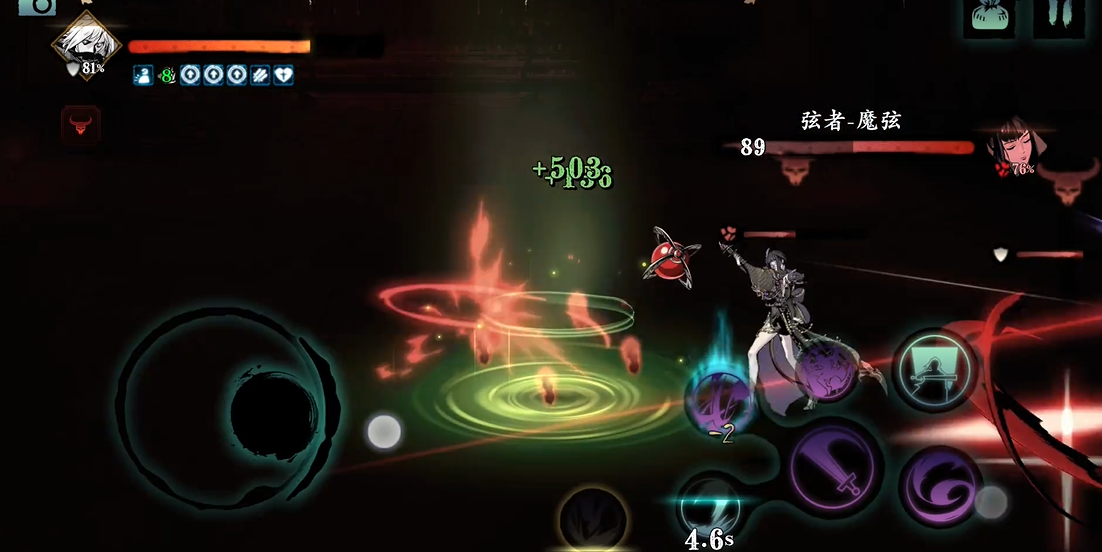Viewport: 1102px width, 552px height.
Task: Inspect the broken heart buff icon
Action: (284, 75)
